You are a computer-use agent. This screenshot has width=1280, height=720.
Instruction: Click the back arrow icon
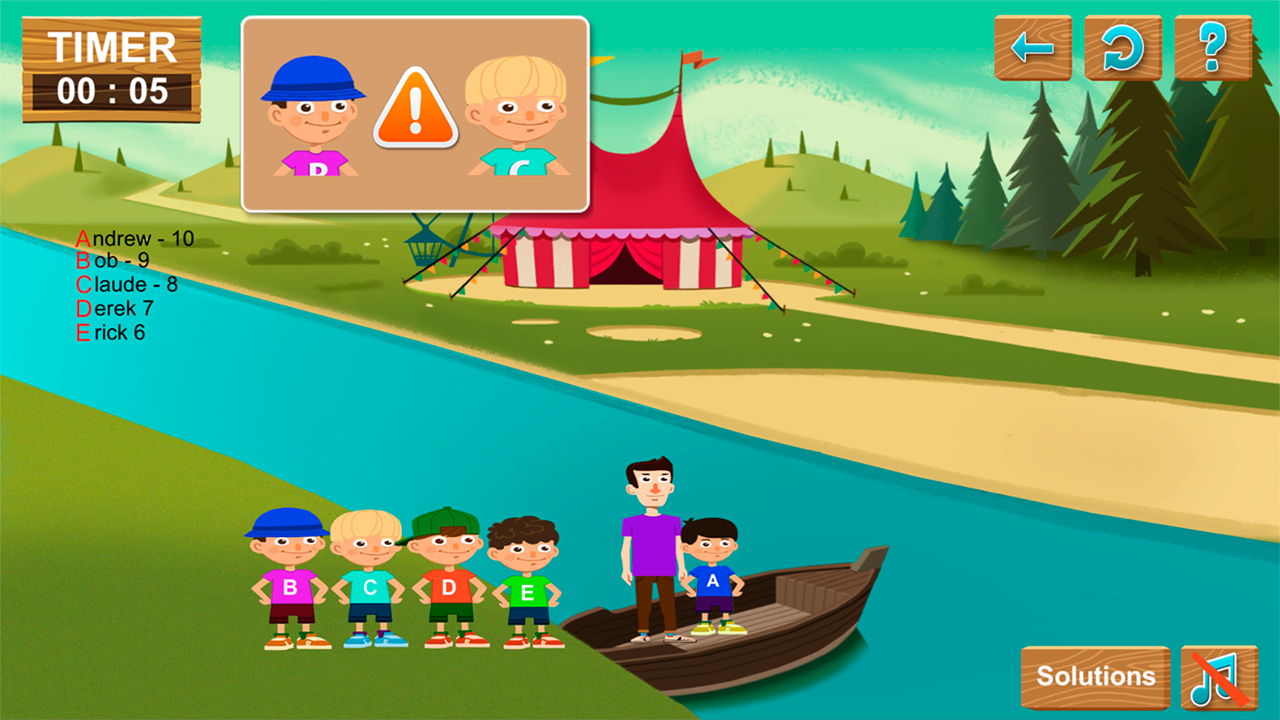coord(1034,47)
